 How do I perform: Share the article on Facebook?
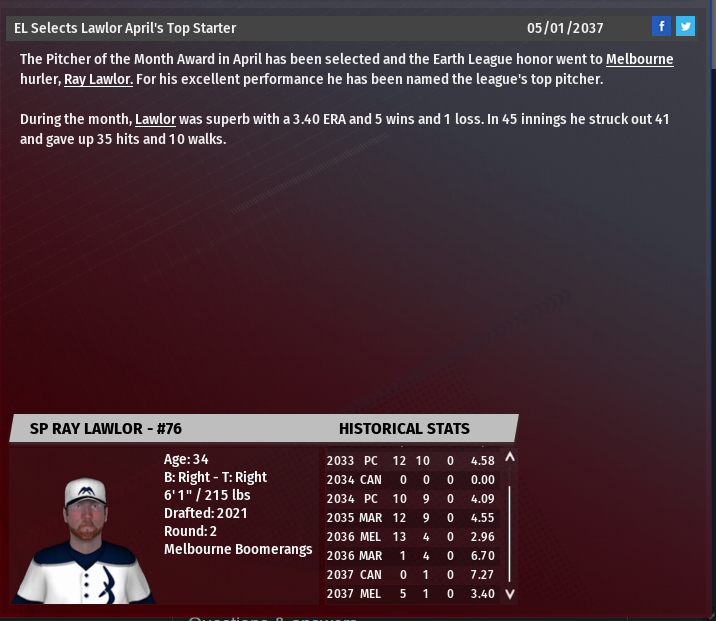coord(661,27)
